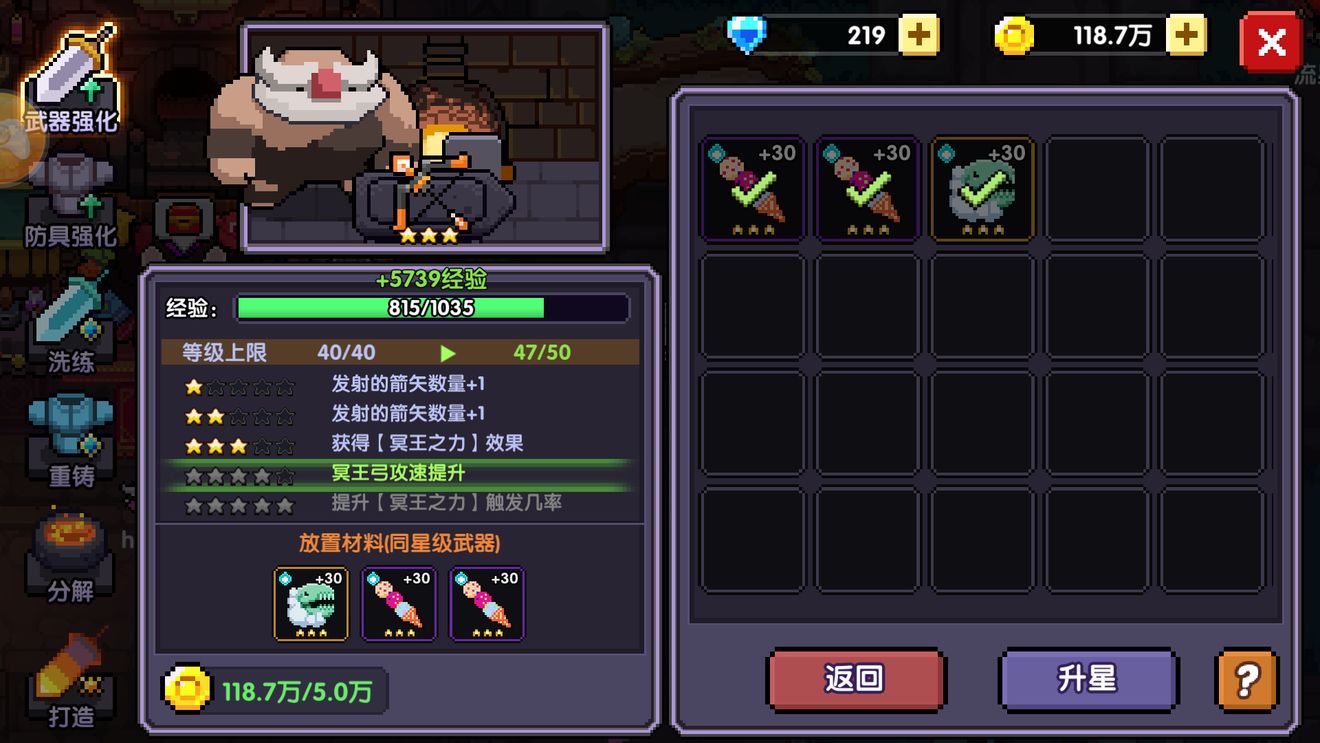The height and width of the screenshot is (743, 1320).
Task: Click the green dinosaur material slot thumbnail
Action: 311,603
